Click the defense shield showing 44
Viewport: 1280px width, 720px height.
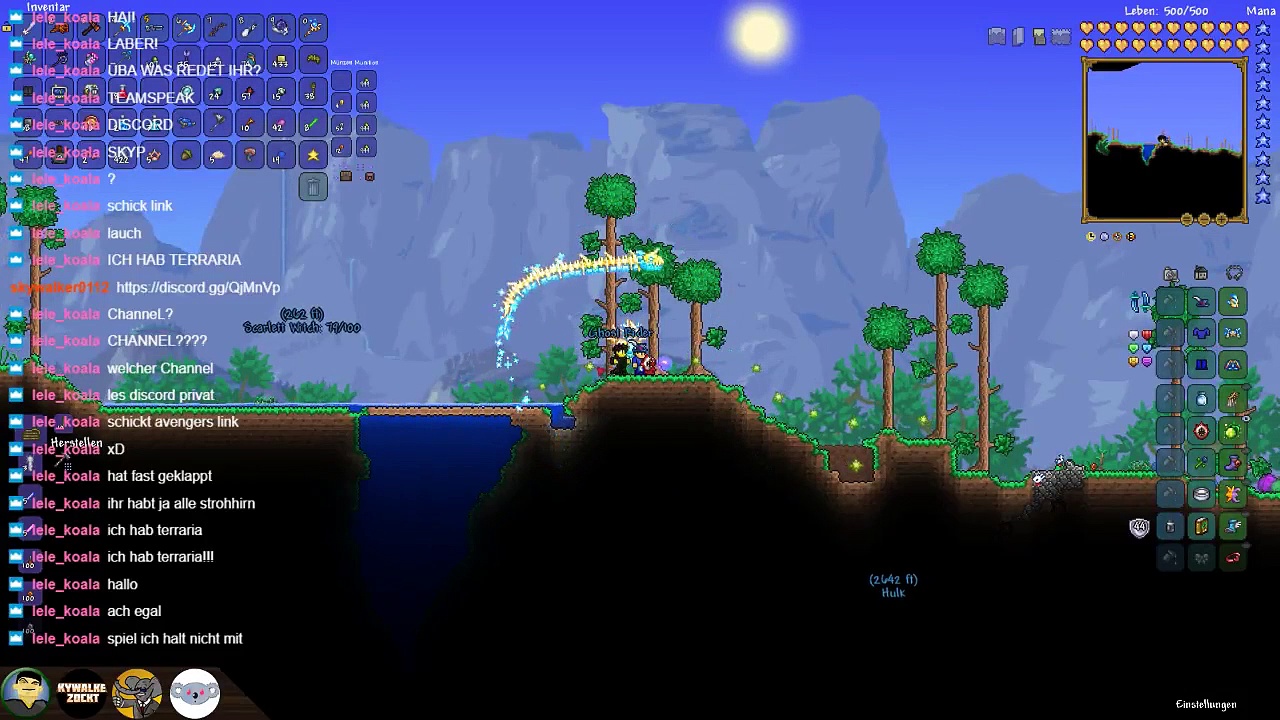coord(1139,528)
